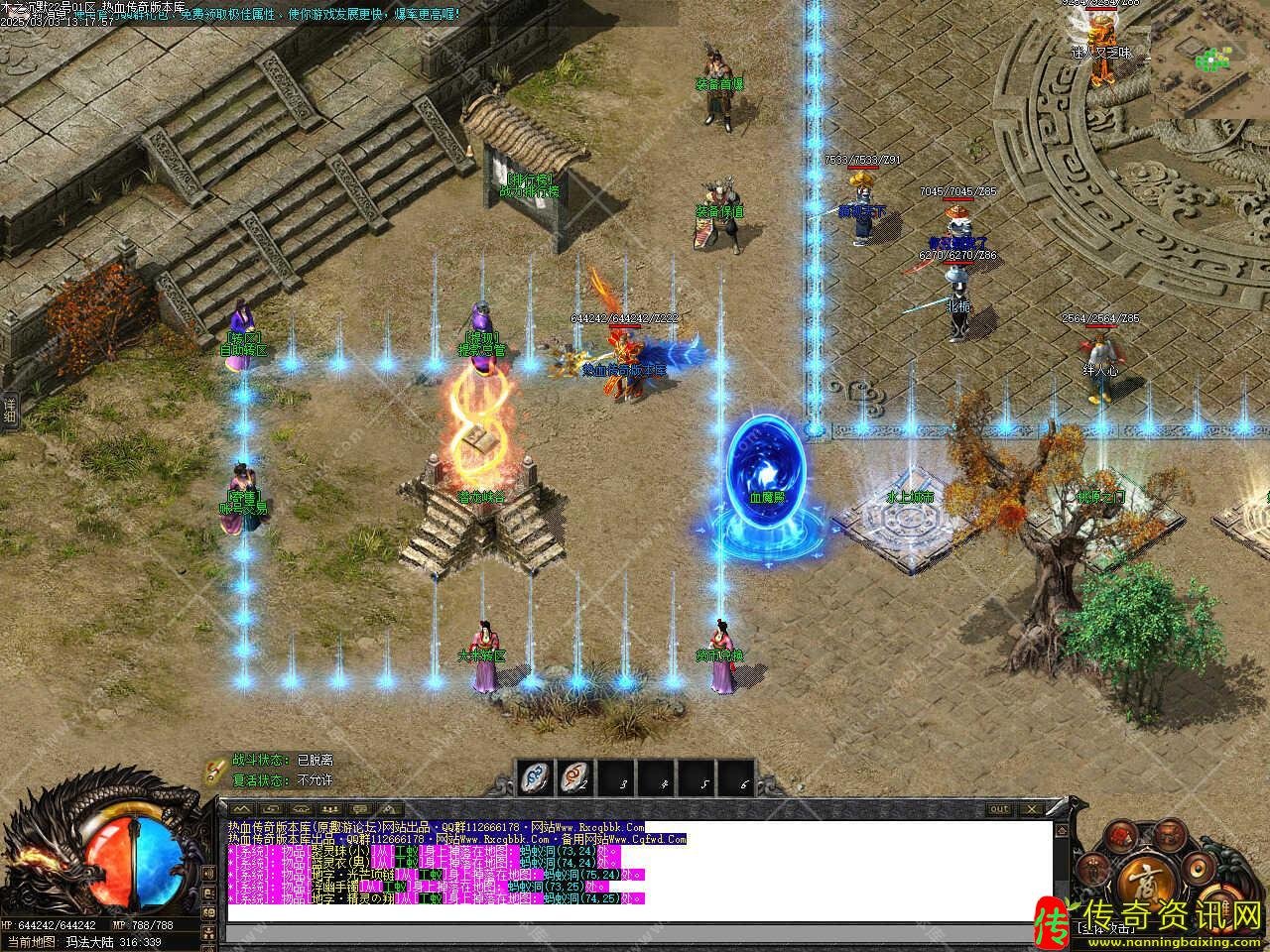Close the chat panel with the X button
1270x952 pixels.
click(x=1032, y=809)
